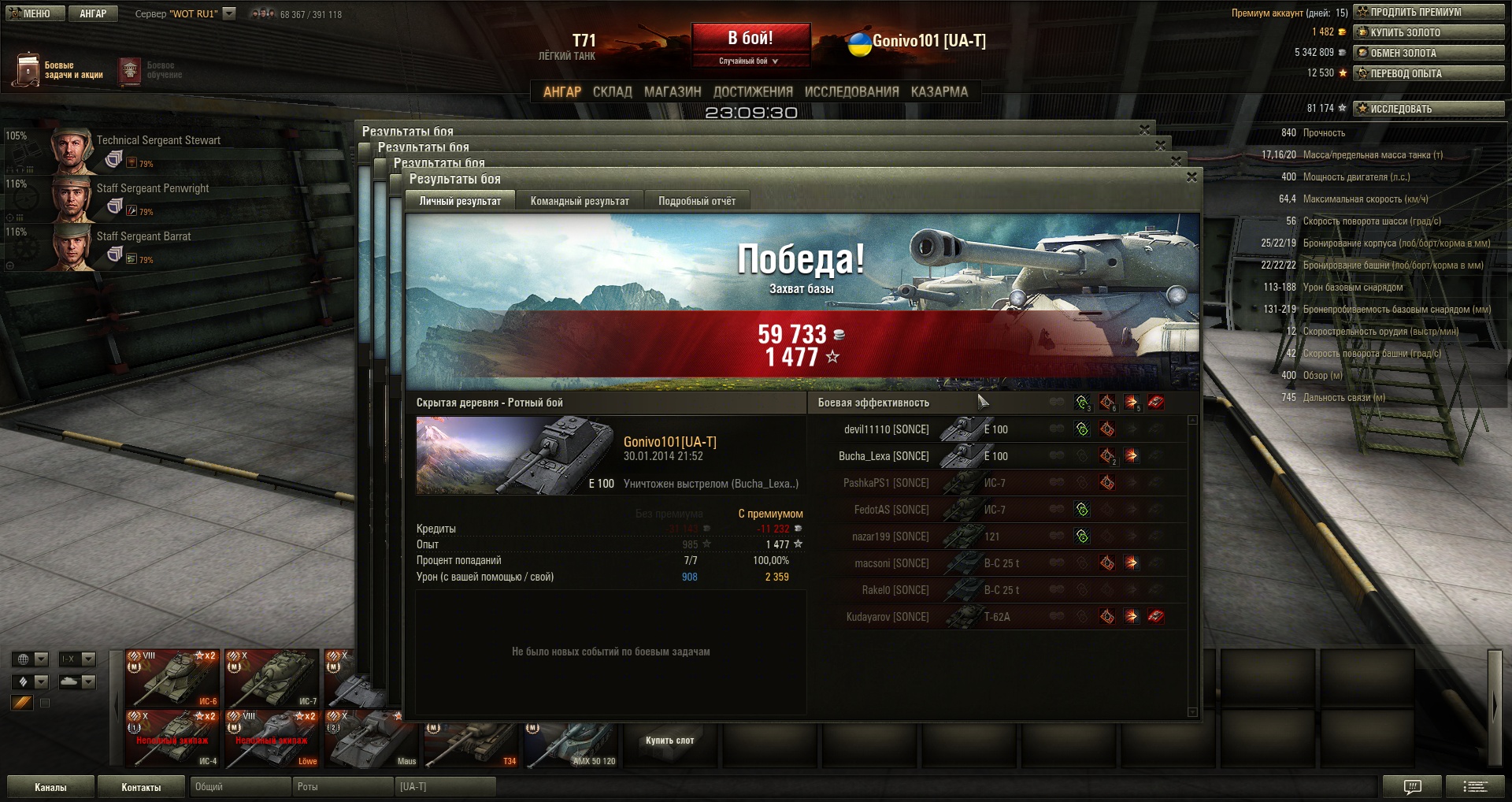Screen dimensions: 1512x802
Task: Switch to Командный результат tab
Action: pyautogui.click(x=580, y=201)
